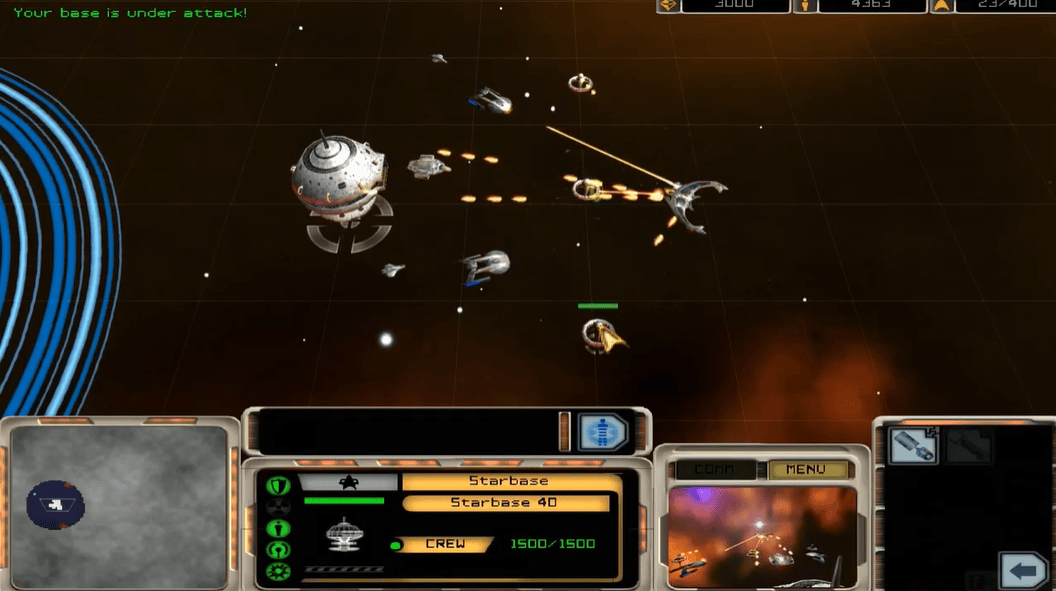Click the green life support person icon

pyautogui.click(x=277, y=528)
